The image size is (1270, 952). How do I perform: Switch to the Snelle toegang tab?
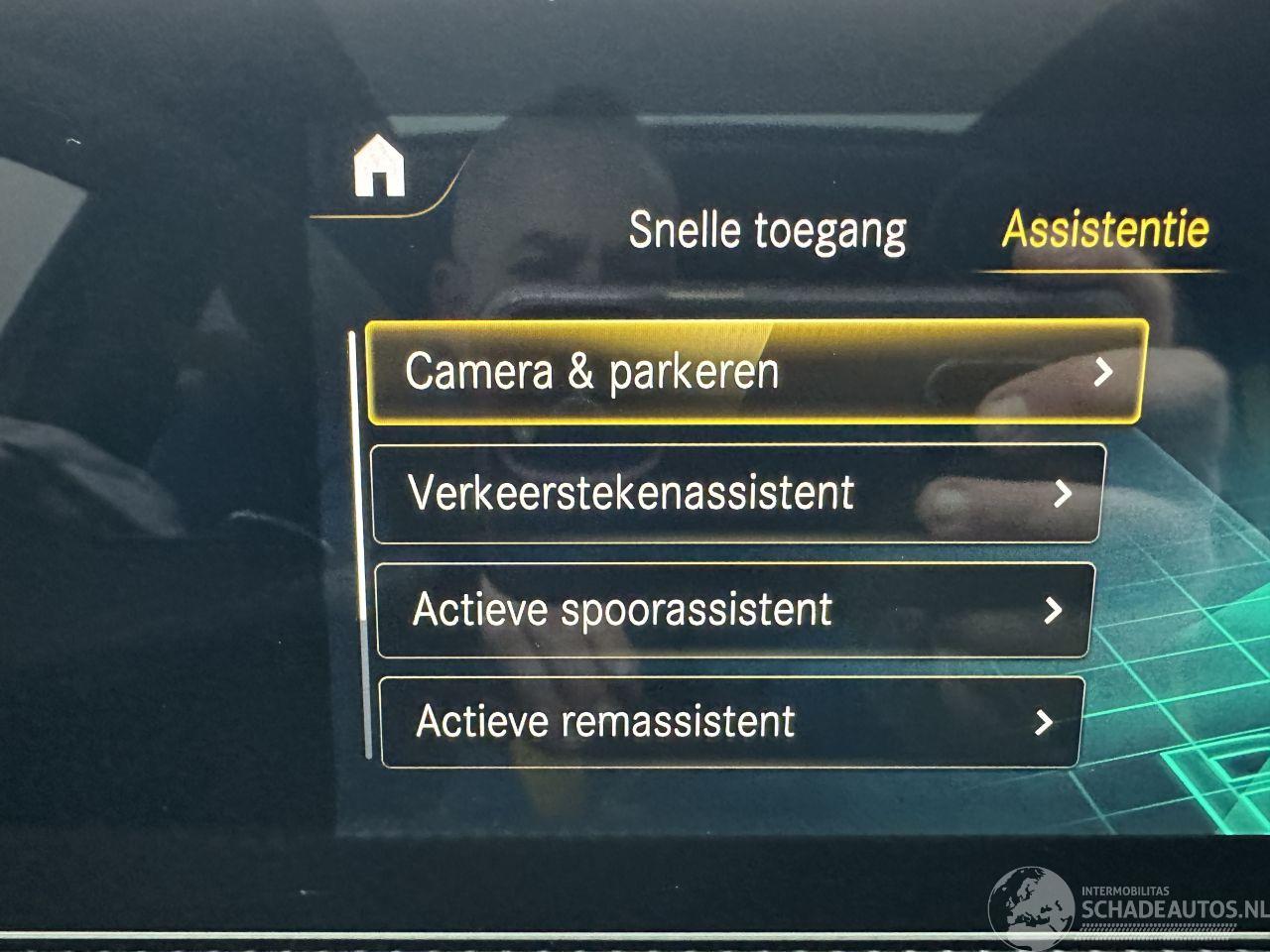767,230
